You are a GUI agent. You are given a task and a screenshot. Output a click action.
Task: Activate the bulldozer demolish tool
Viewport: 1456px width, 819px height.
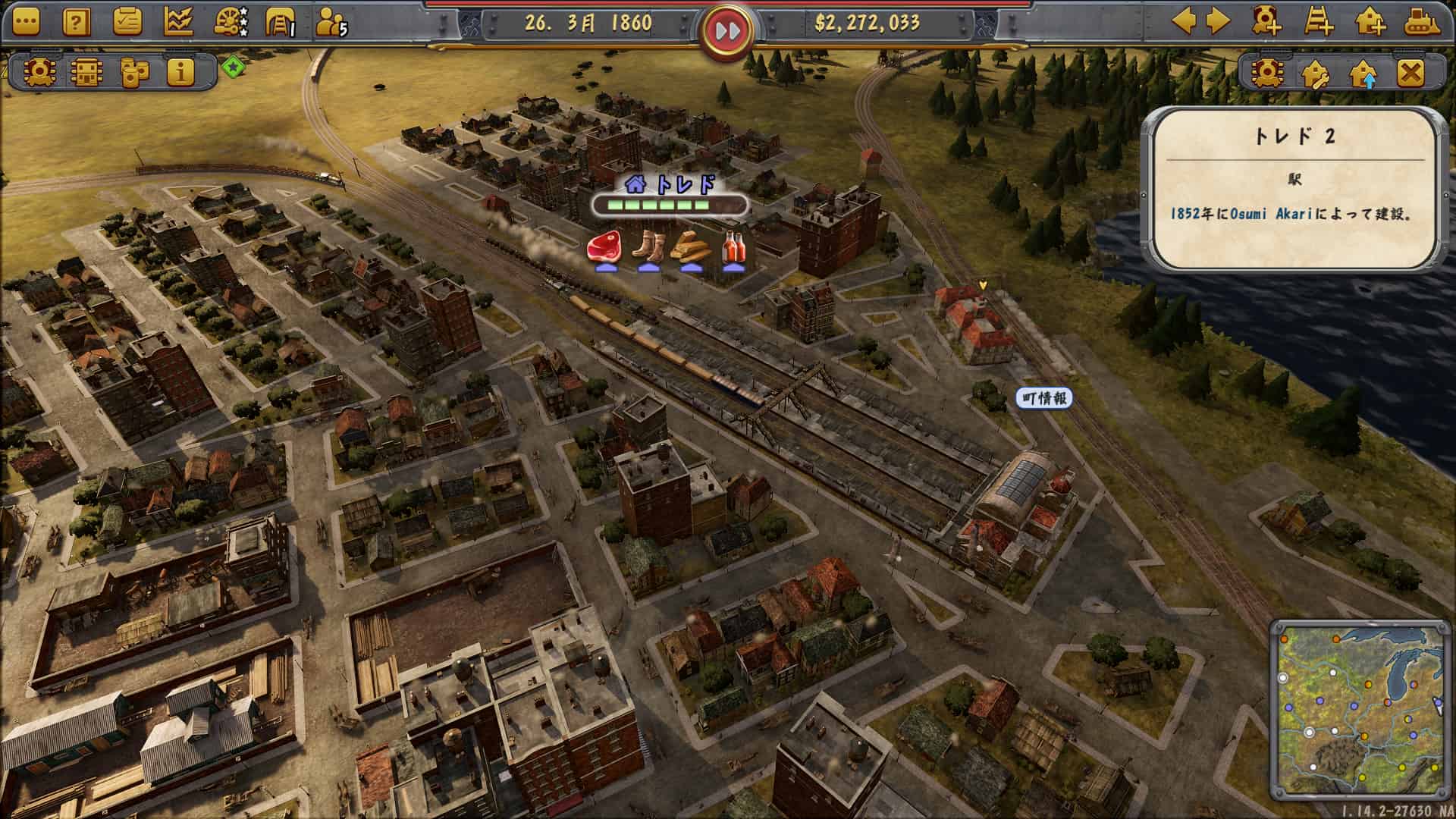coord(1422,21)
